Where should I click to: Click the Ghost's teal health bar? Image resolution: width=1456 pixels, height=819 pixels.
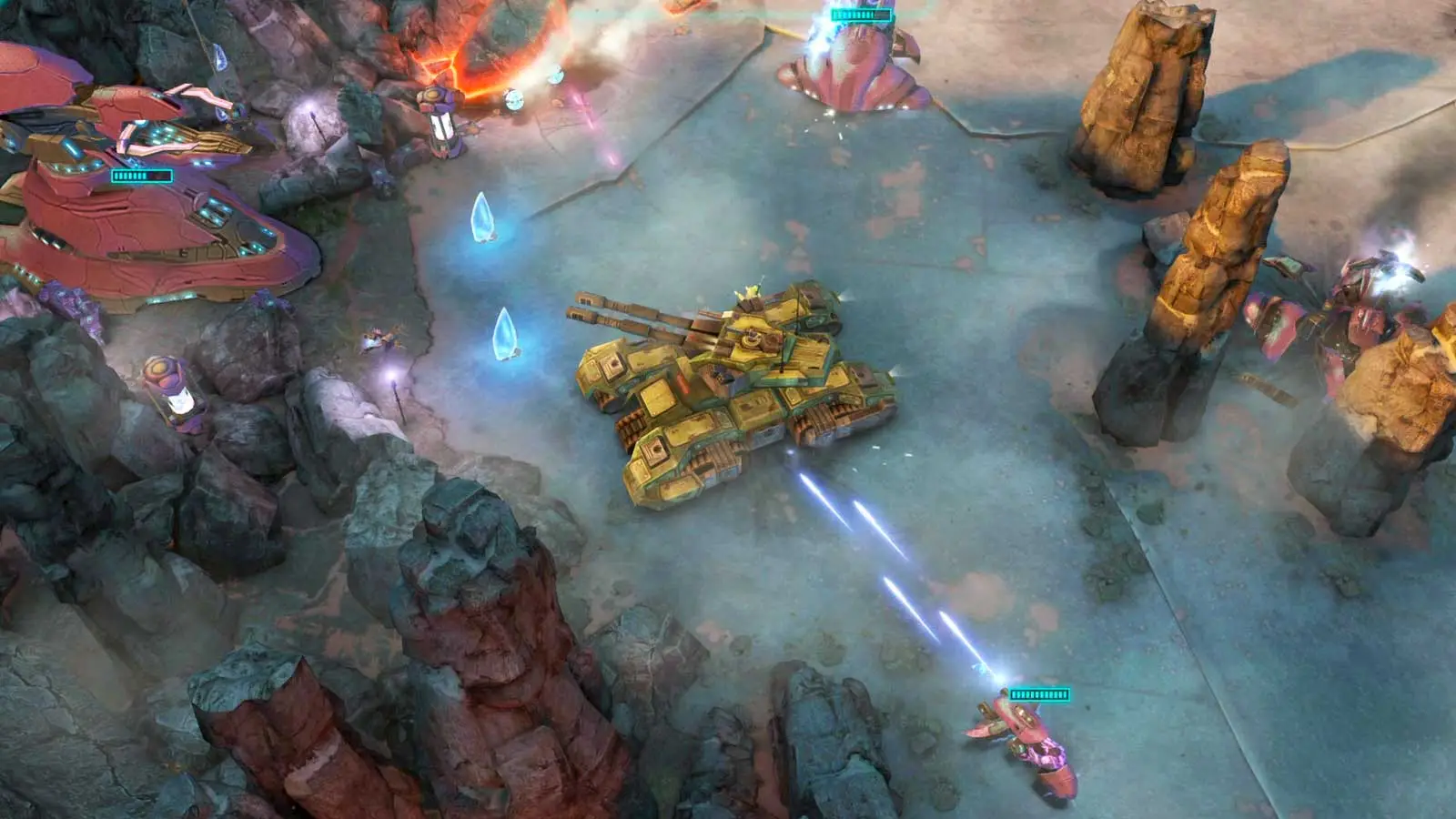pos(1040,694)
